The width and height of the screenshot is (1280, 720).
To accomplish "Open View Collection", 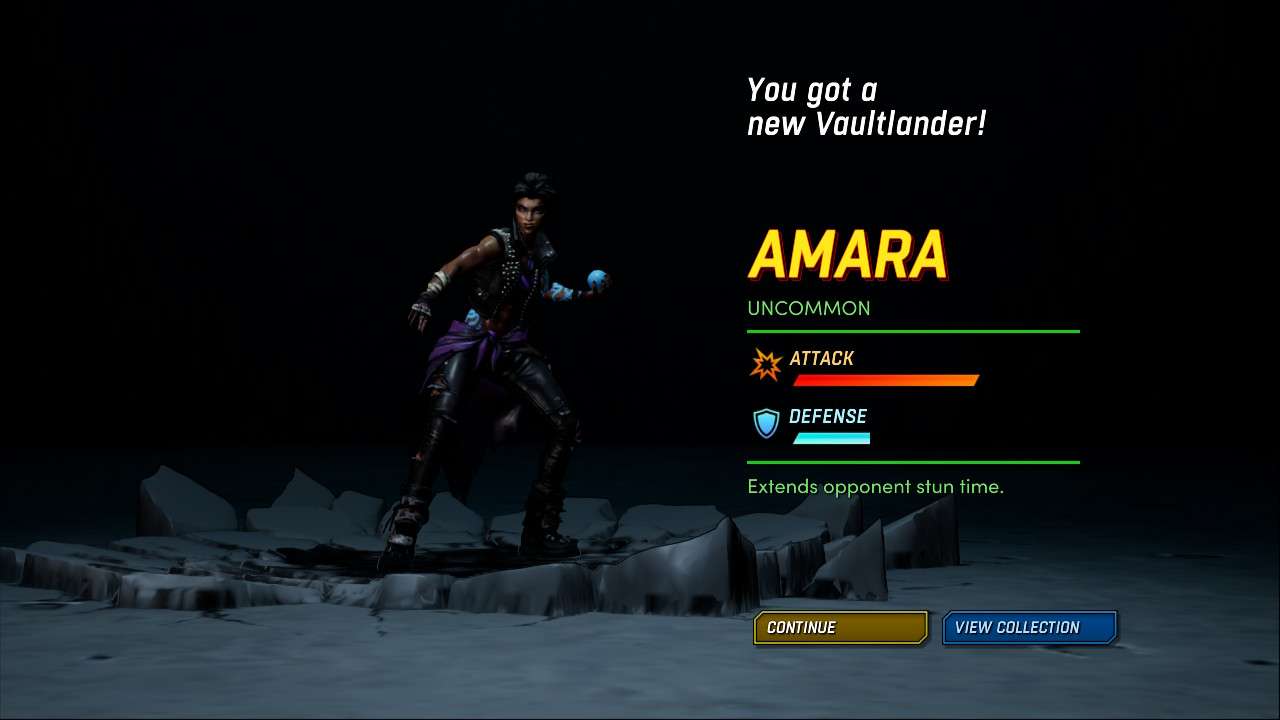I will point(1028,627).
